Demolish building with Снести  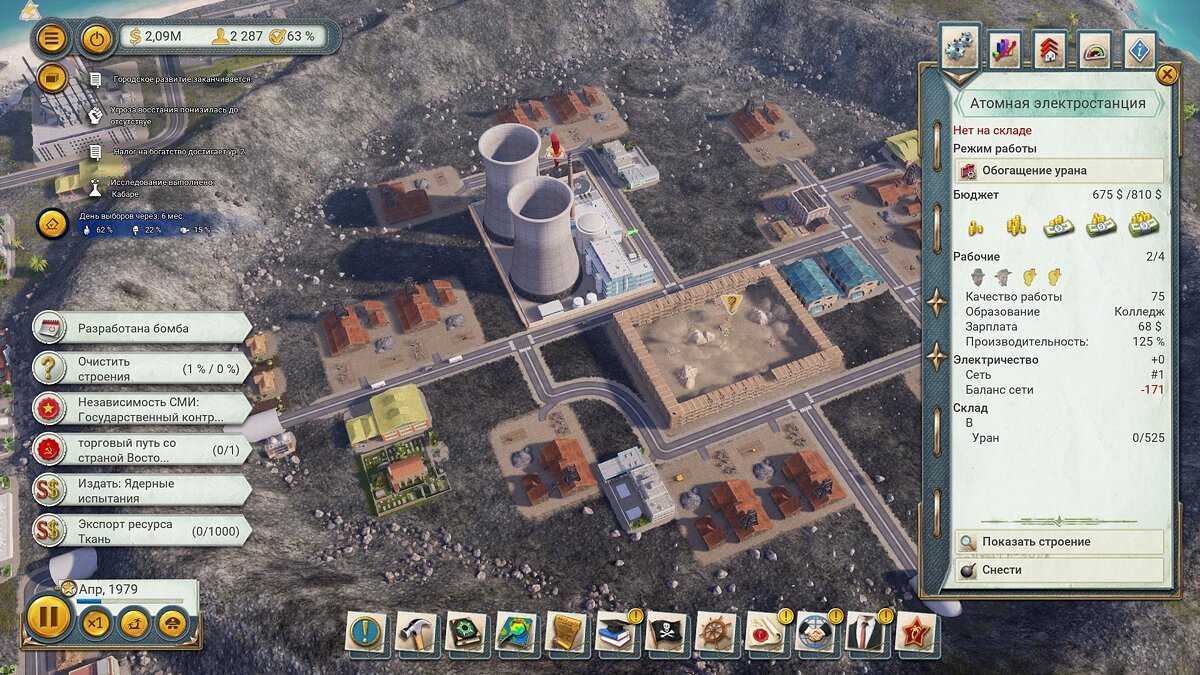[x=1058, y=569]
